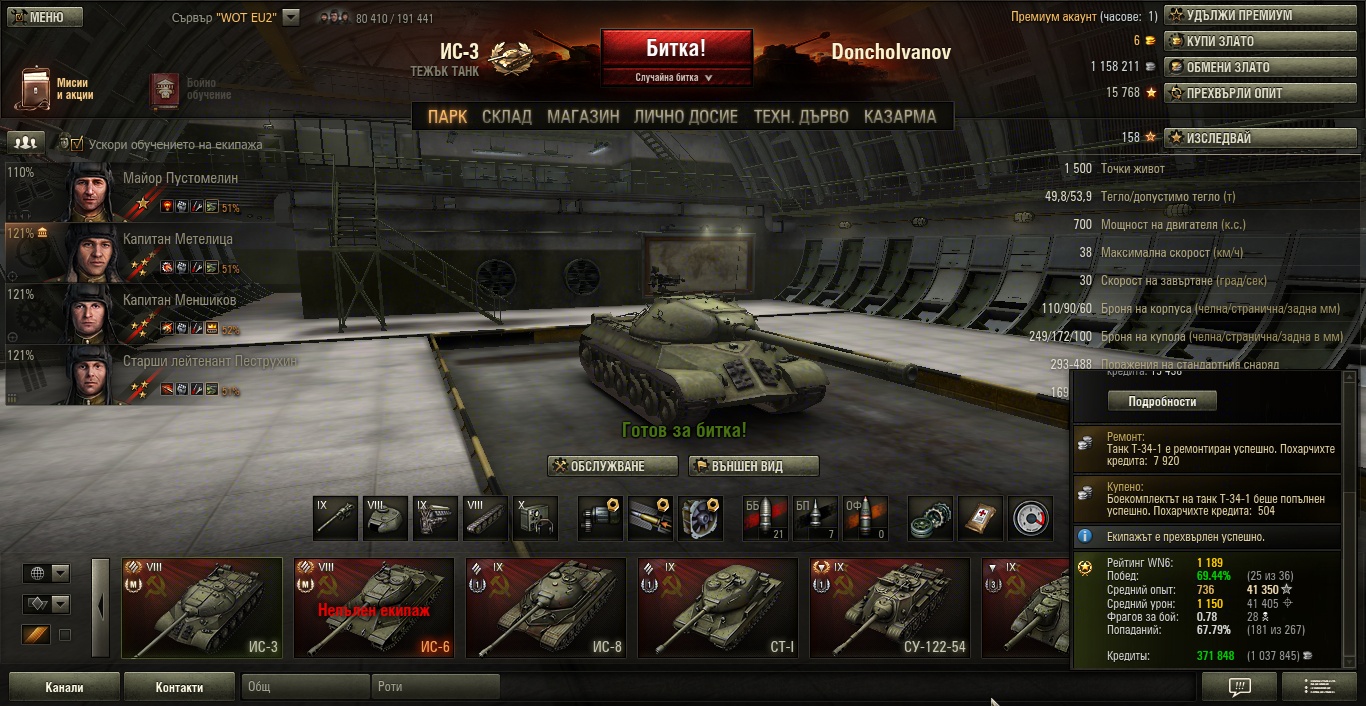
Task: Open the Контакти contacts button
Action: 179,687
